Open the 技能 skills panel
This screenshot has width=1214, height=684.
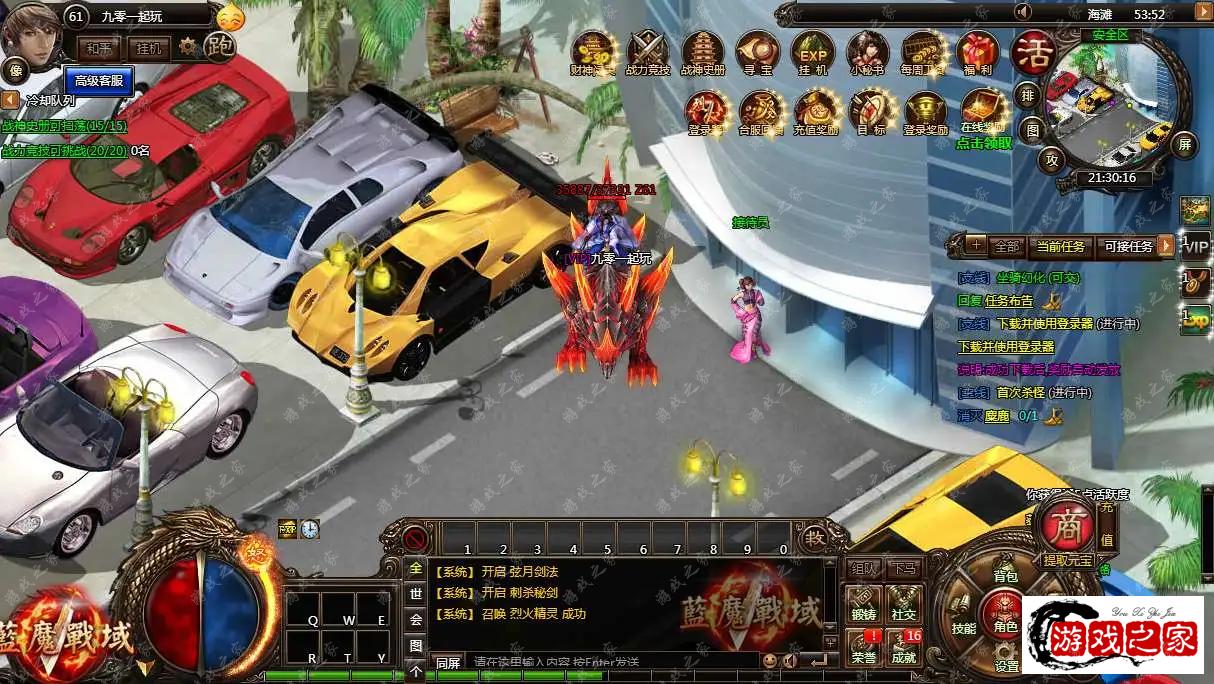963,627
